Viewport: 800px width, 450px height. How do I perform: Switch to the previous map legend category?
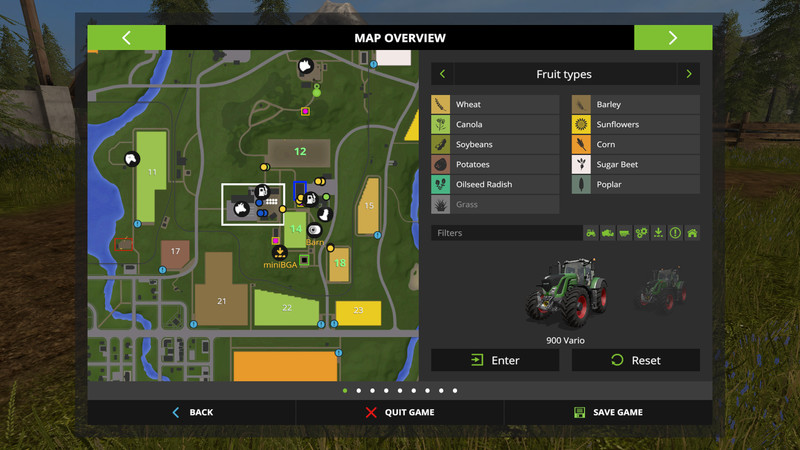tap(443, 74)
